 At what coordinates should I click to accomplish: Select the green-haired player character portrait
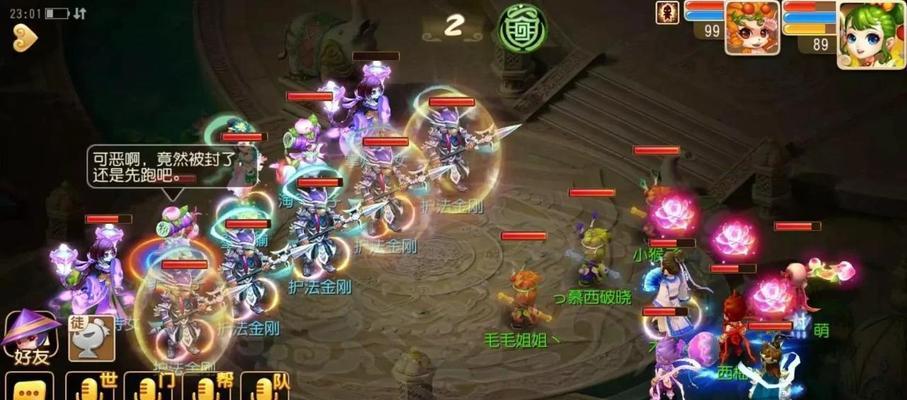coord(870,35)
